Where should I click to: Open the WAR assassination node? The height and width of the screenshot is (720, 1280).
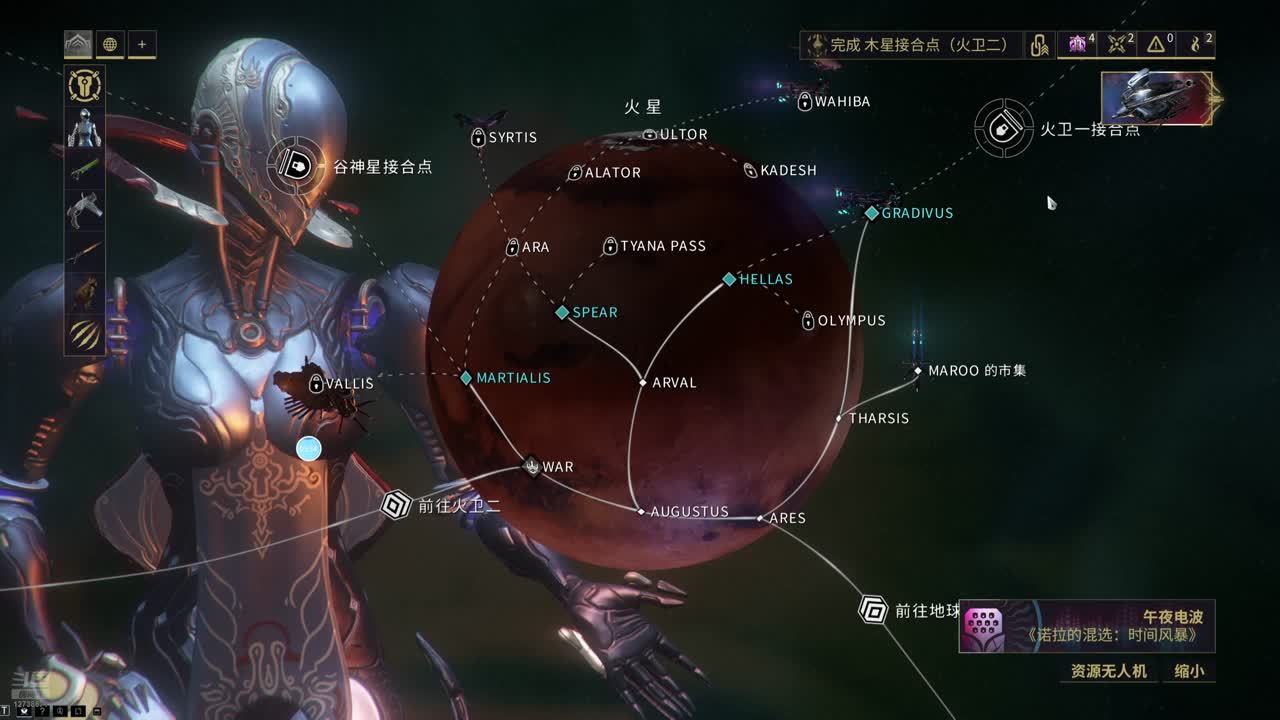[532, 466]
